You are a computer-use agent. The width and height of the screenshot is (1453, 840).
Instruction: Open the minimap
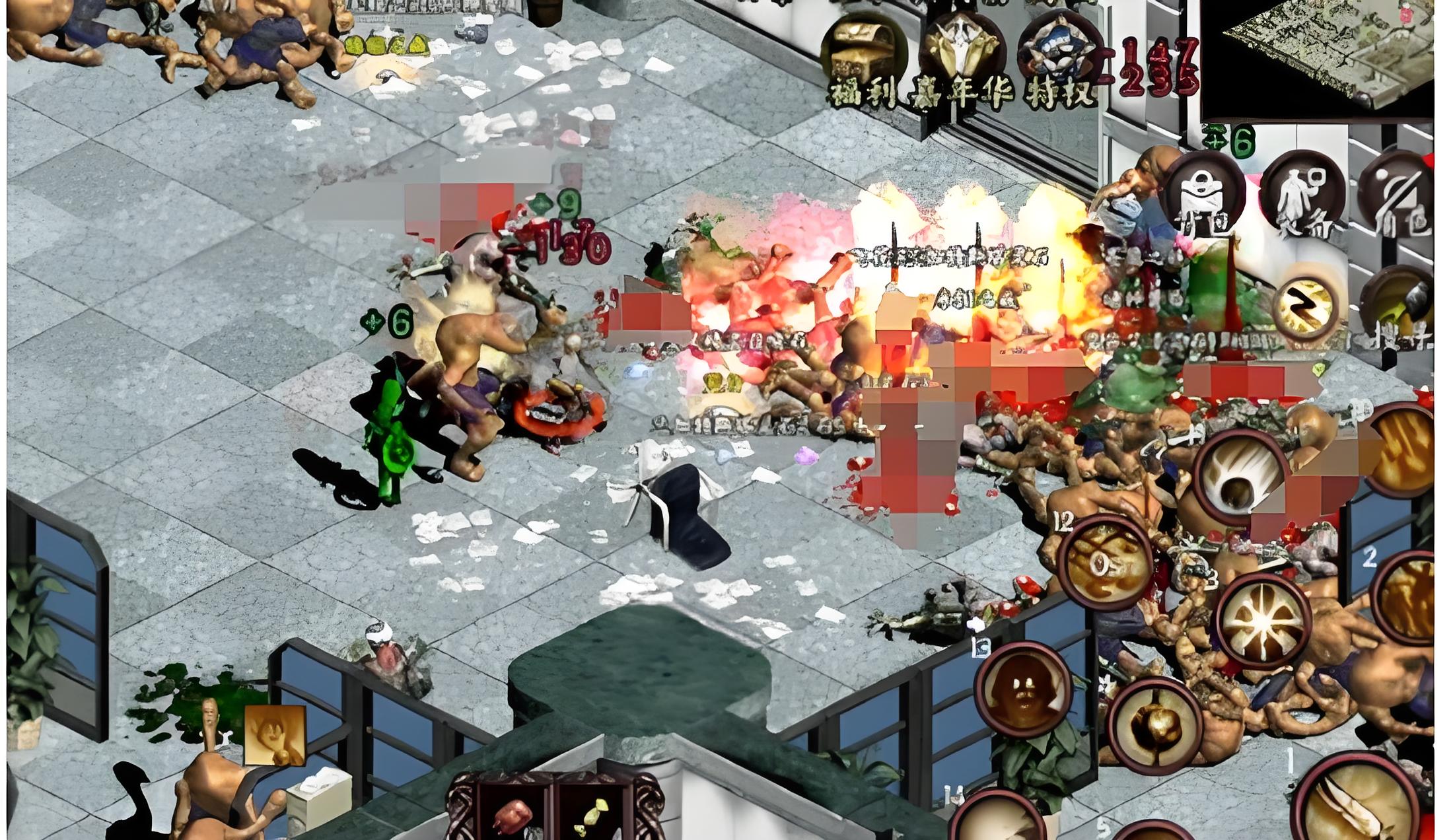pos(1328,58)
